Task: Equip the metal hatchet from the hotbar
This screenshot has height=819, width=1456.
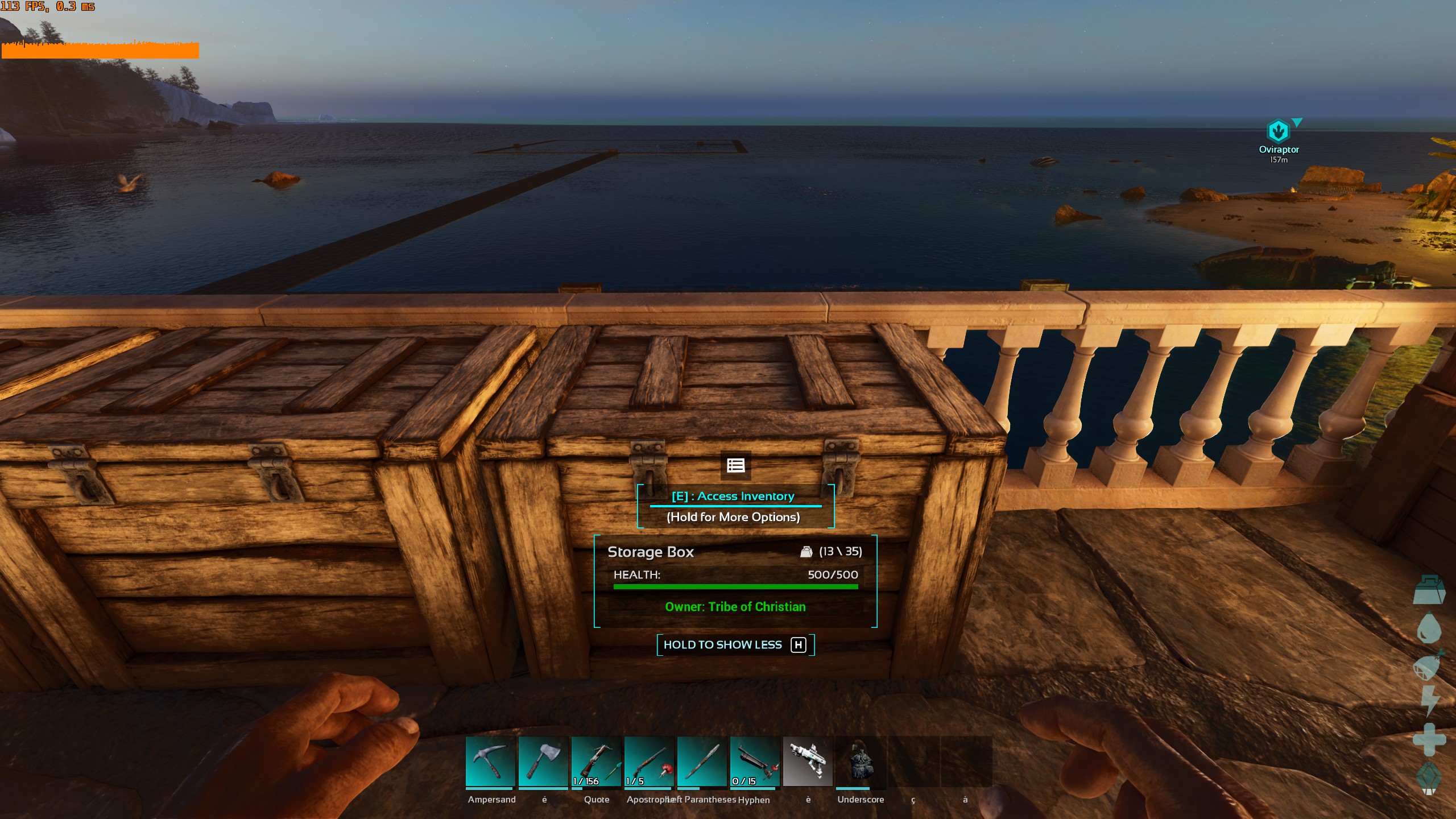Action: coord(543,762)
